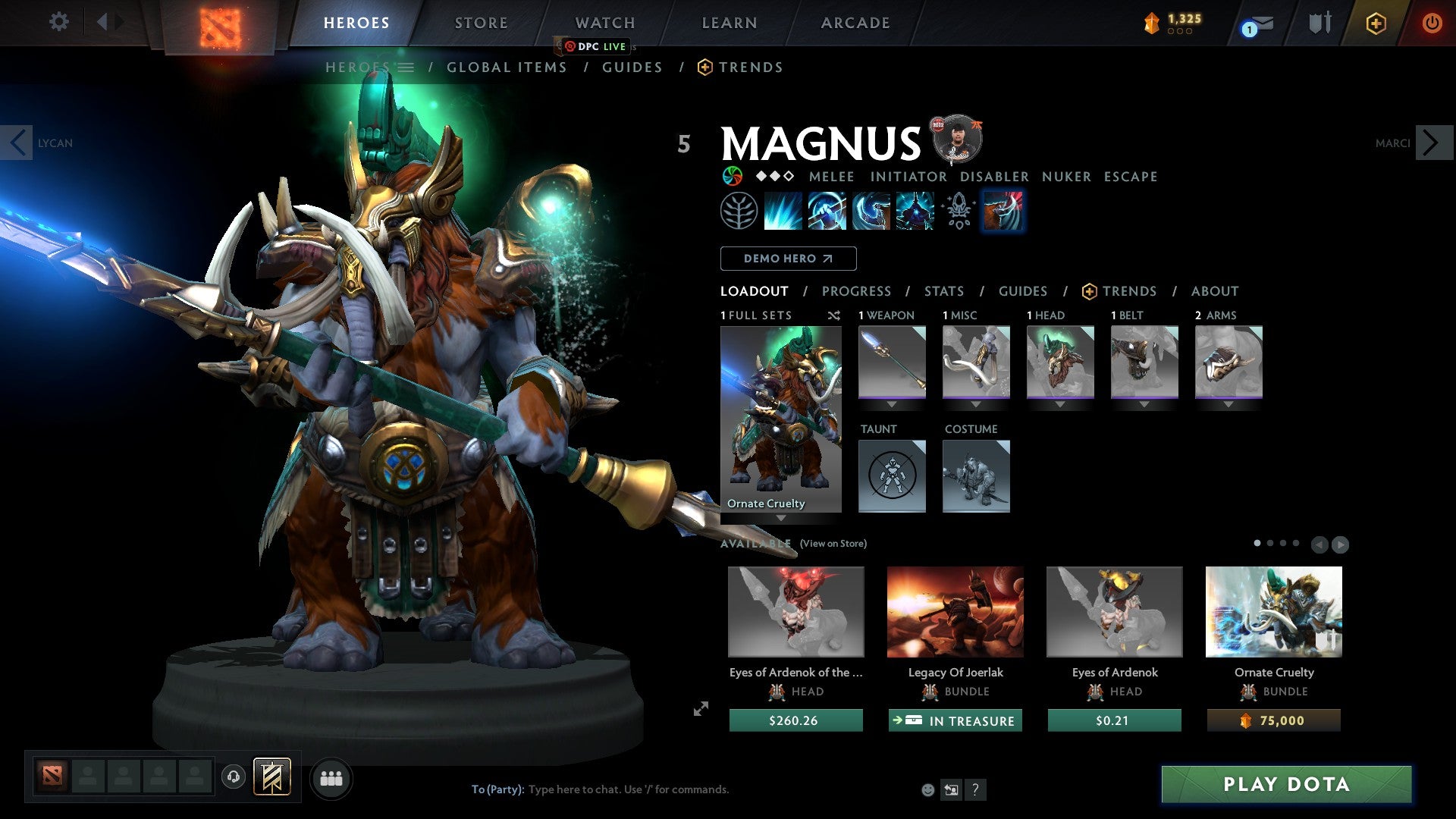Open the settings gear
This screenshot has height=819, width=1456.
point(58,22)
